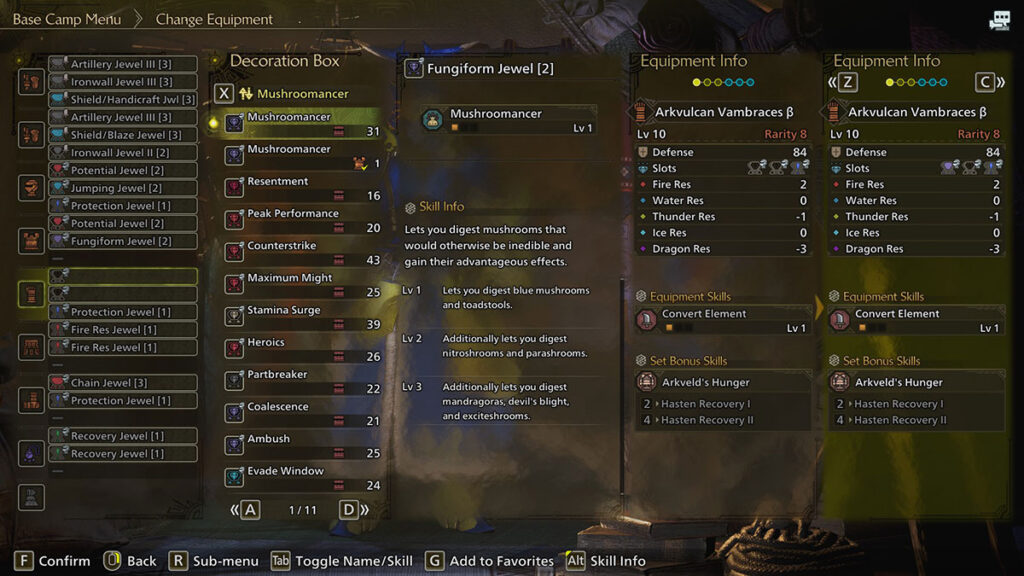The height and width of the screenshot is (576, 1024).
Task: Select the Shield/Handicraft Jwl [3] slot
Action: [x=122, y=100]
